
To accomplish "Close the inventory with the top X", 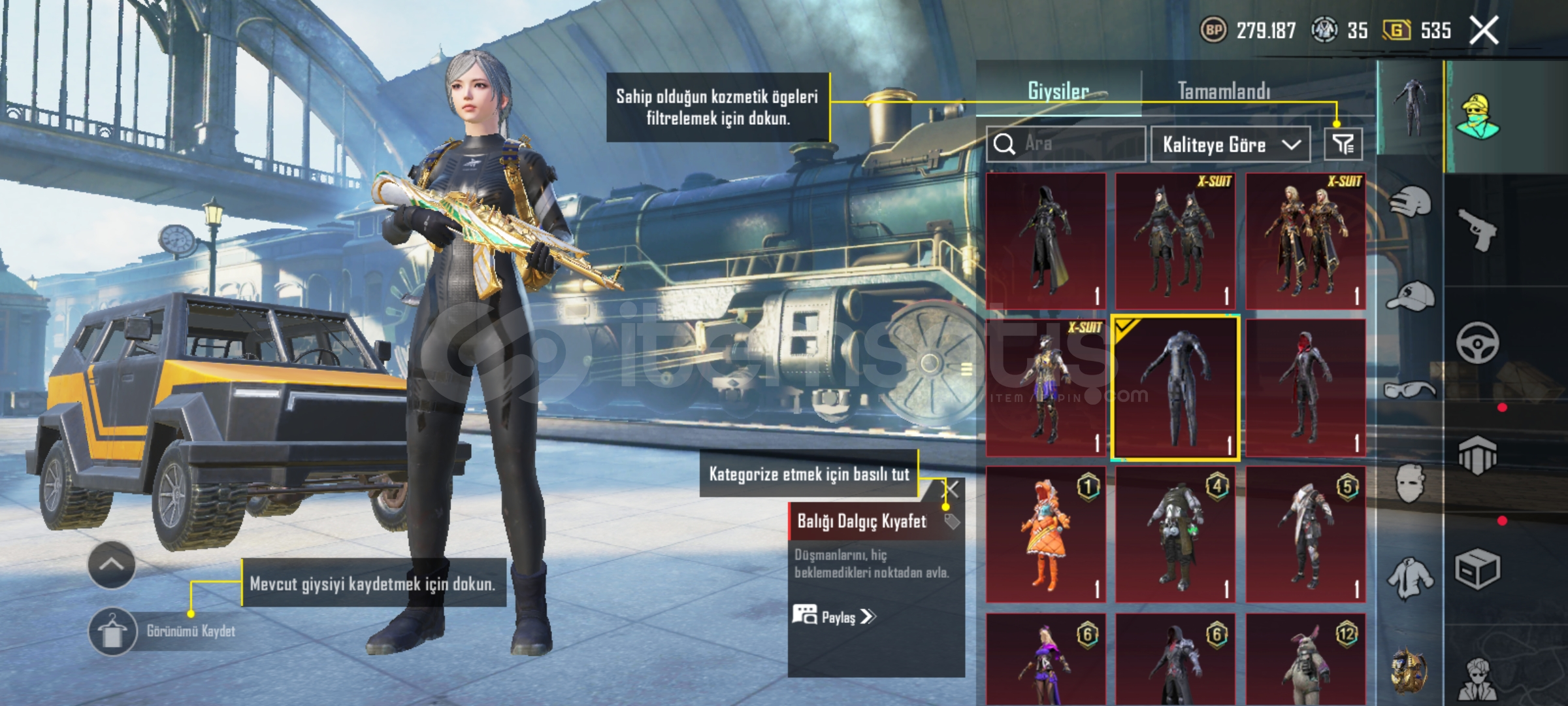I will coord(1484,31).
